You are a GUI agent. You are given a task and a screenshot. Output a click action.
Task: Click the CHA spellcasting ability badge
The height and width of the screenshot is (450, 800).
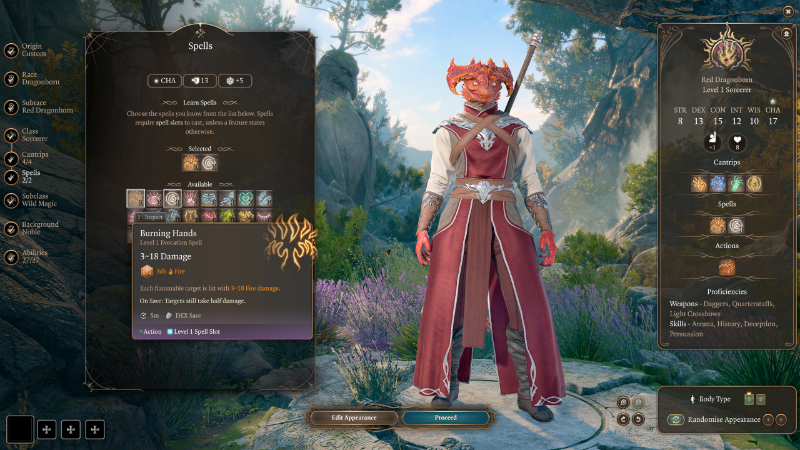click(165, 81)
